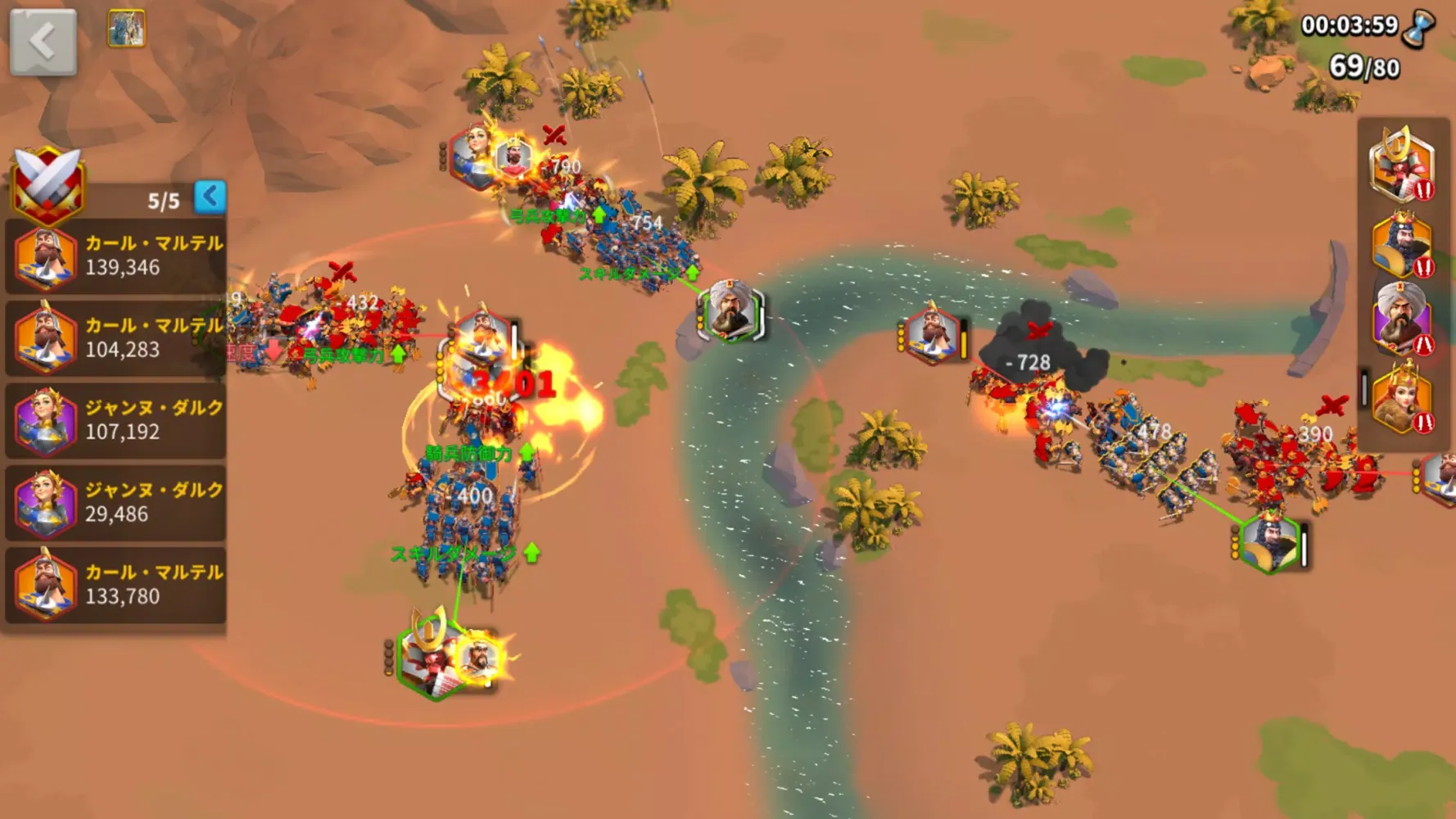Collapse the commander list with the blue arrow
Screen dimensions: 1456x819
pyautogui.click(x=211, y=195)
